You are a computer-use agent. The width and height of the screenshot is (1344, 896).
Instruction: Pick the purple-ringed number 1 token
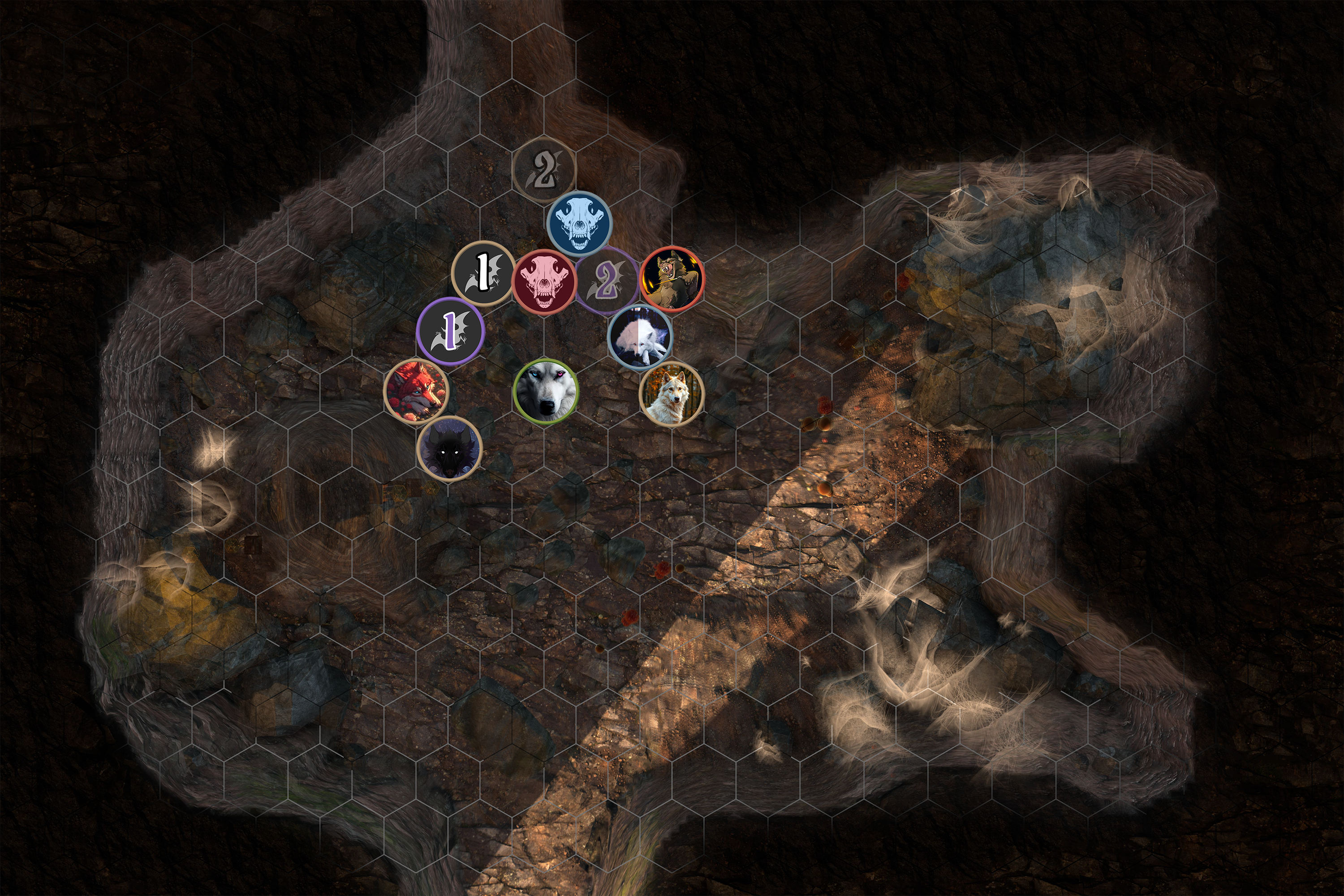[450, 330]
